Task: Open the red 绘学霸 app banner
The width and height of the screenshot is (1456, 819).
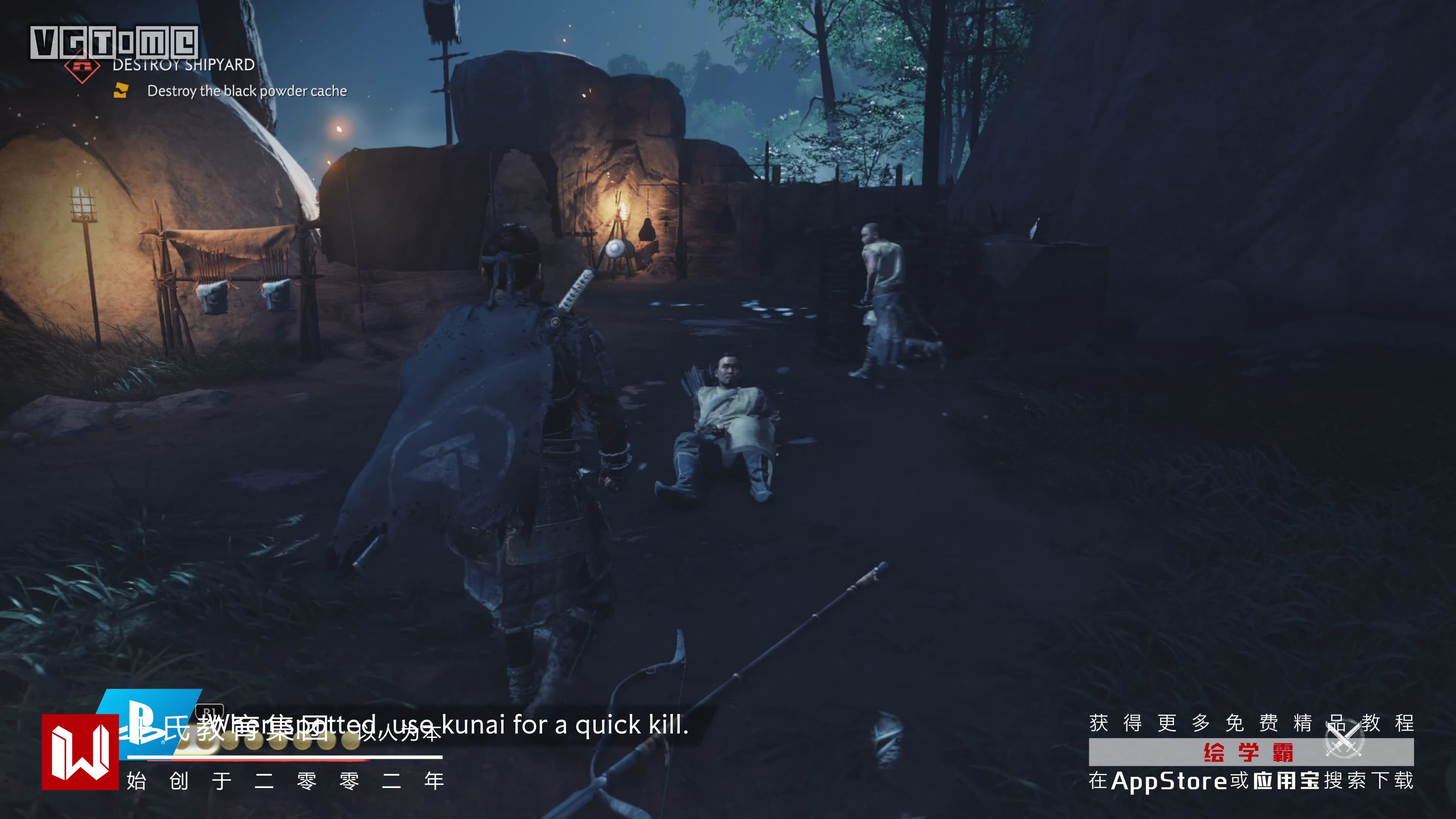Action: tap(1250, 753)
